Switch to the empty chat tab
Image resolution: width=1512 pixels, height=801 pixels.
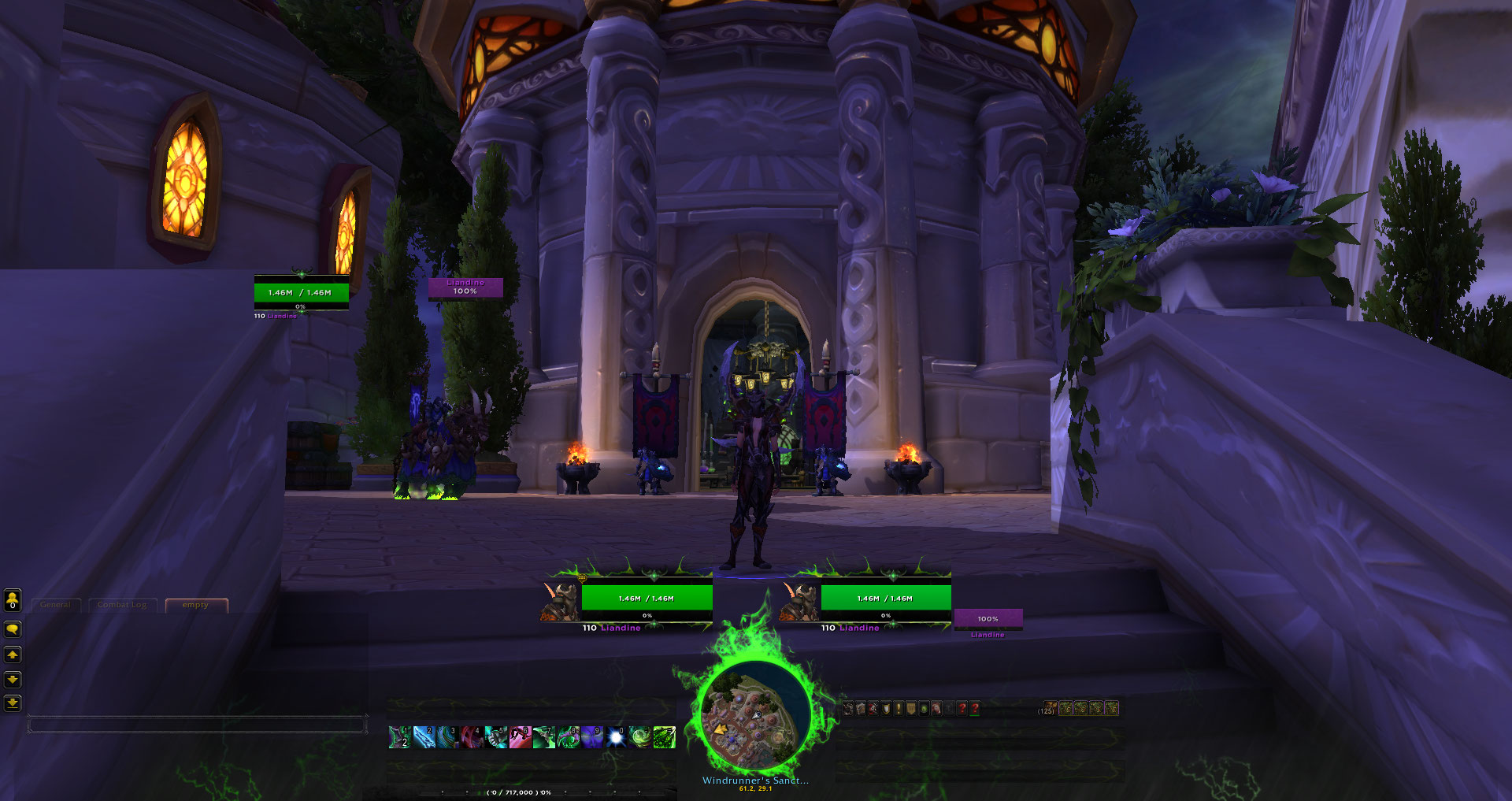point(195,605)
